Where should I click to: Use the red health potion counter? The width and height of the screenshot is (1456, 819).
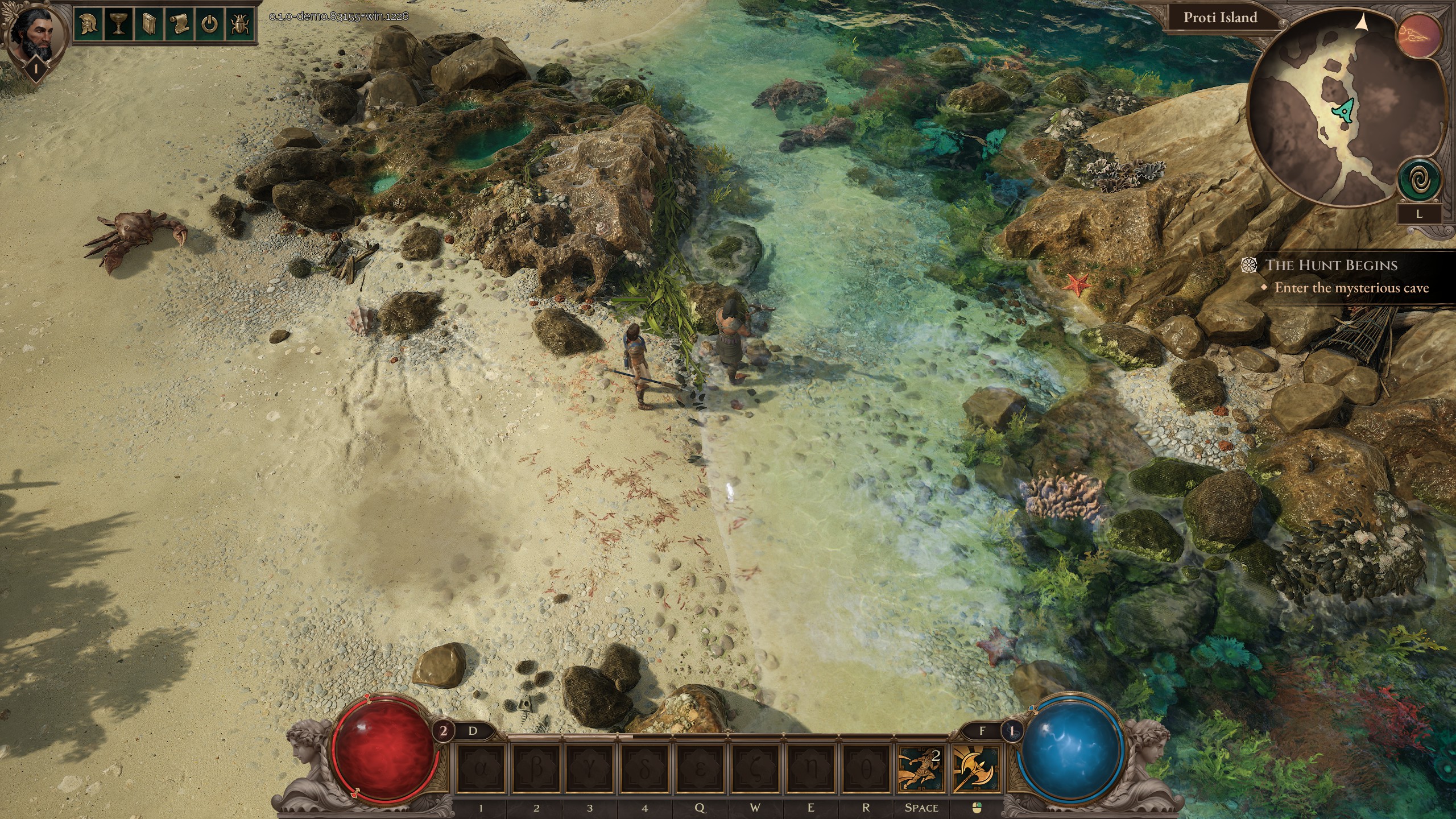coord(444,730)
